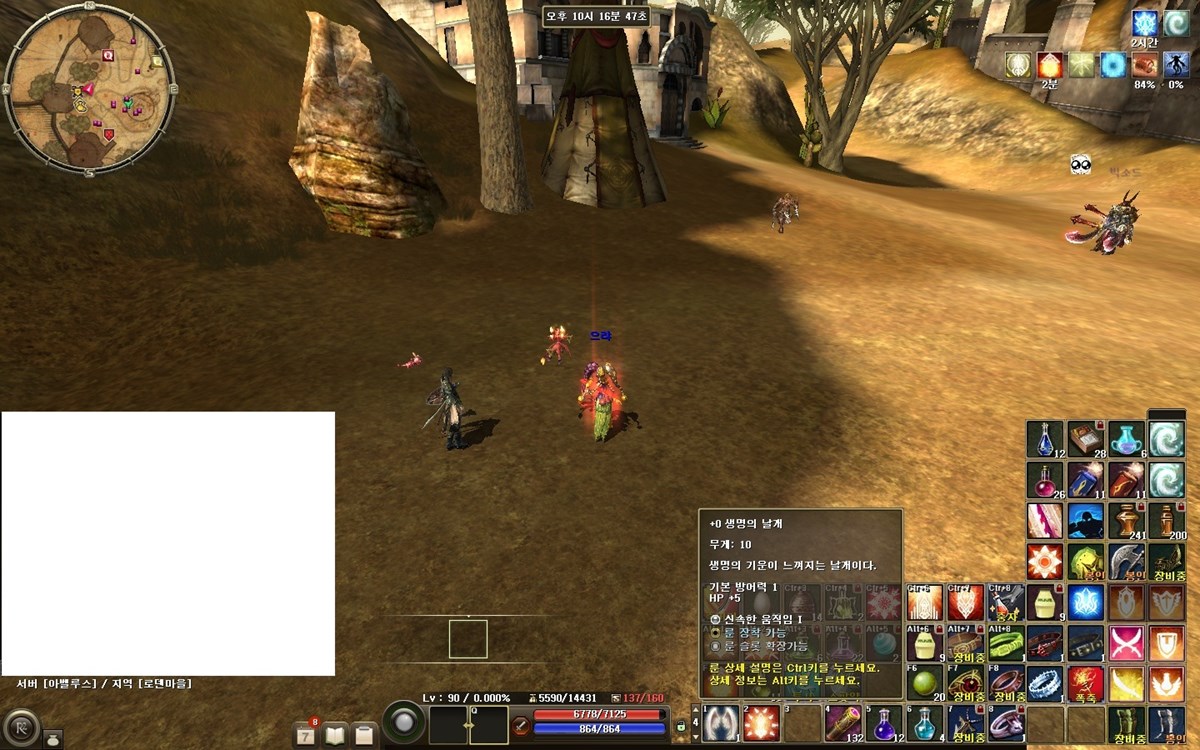Open the circular minimap

89,88
